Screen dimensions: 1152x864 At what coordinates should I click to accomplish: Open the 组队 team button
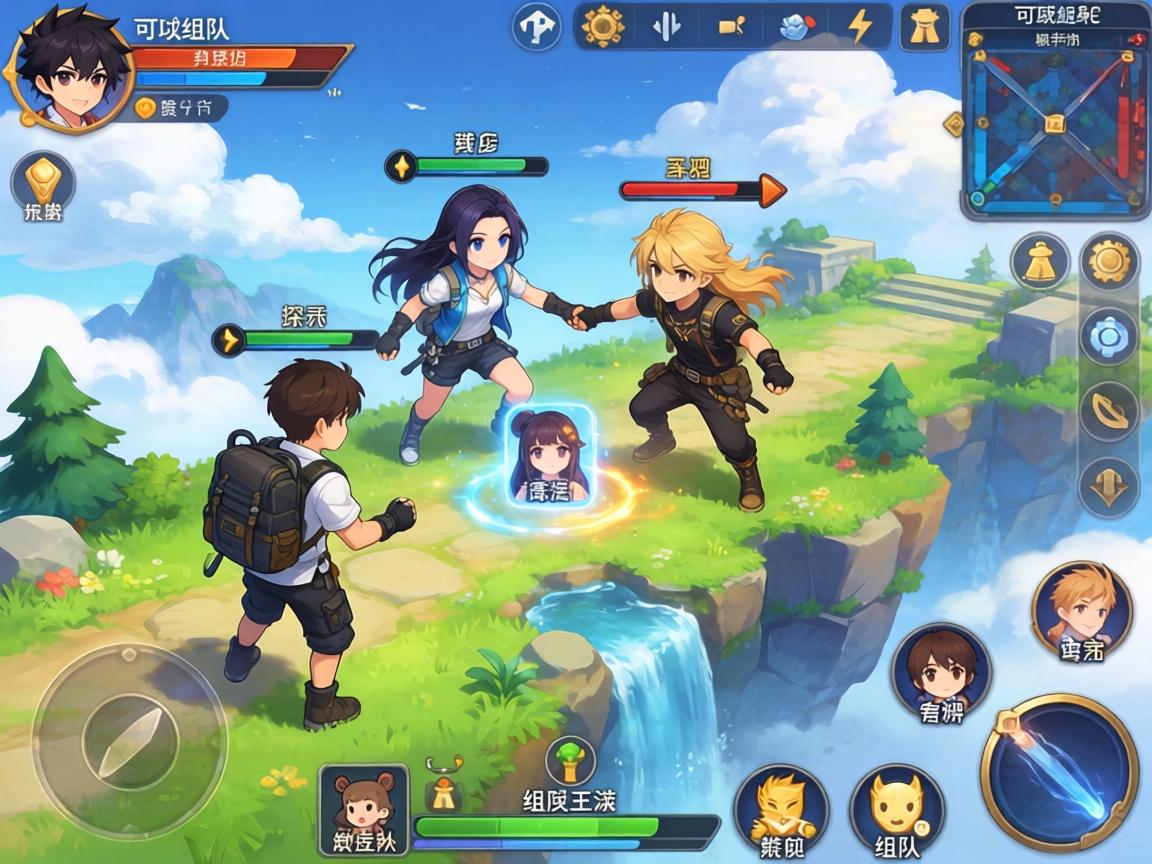897,810
